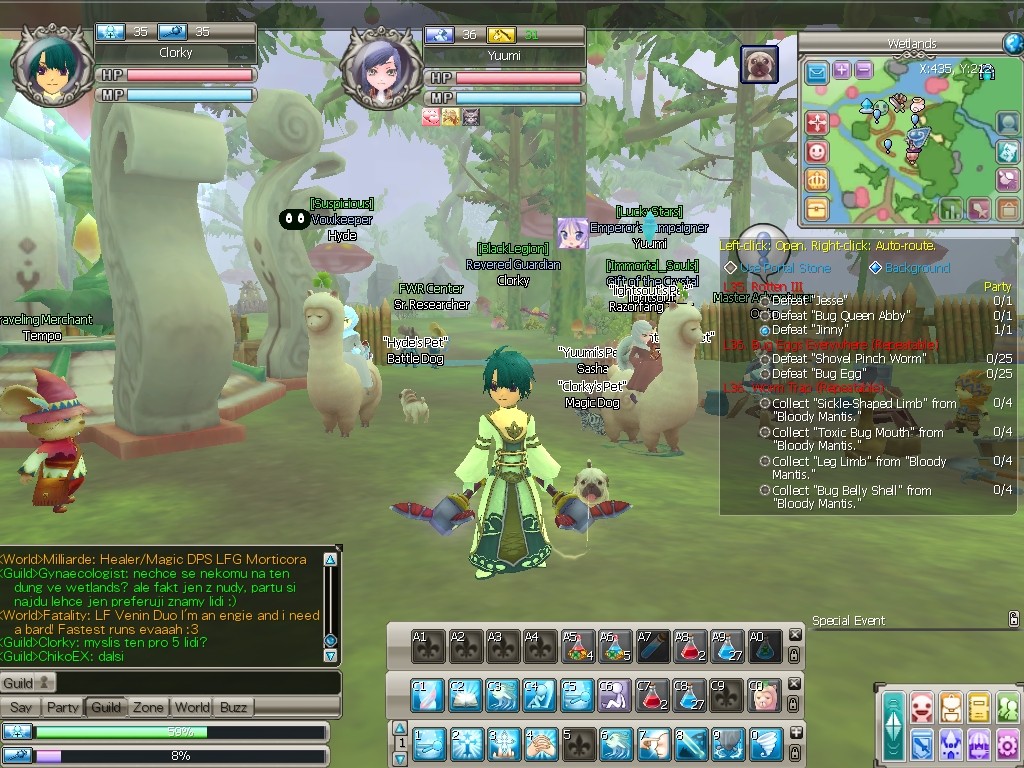Open the mail envelope icon on minimap

point(817,72)
